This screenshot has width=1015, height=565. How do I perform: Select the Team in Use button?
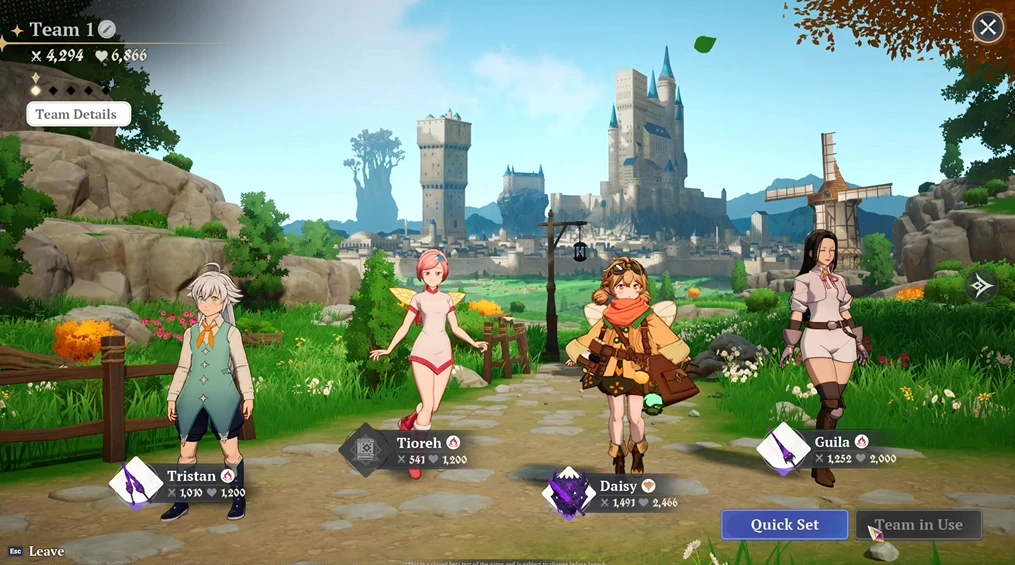point(918,524)
